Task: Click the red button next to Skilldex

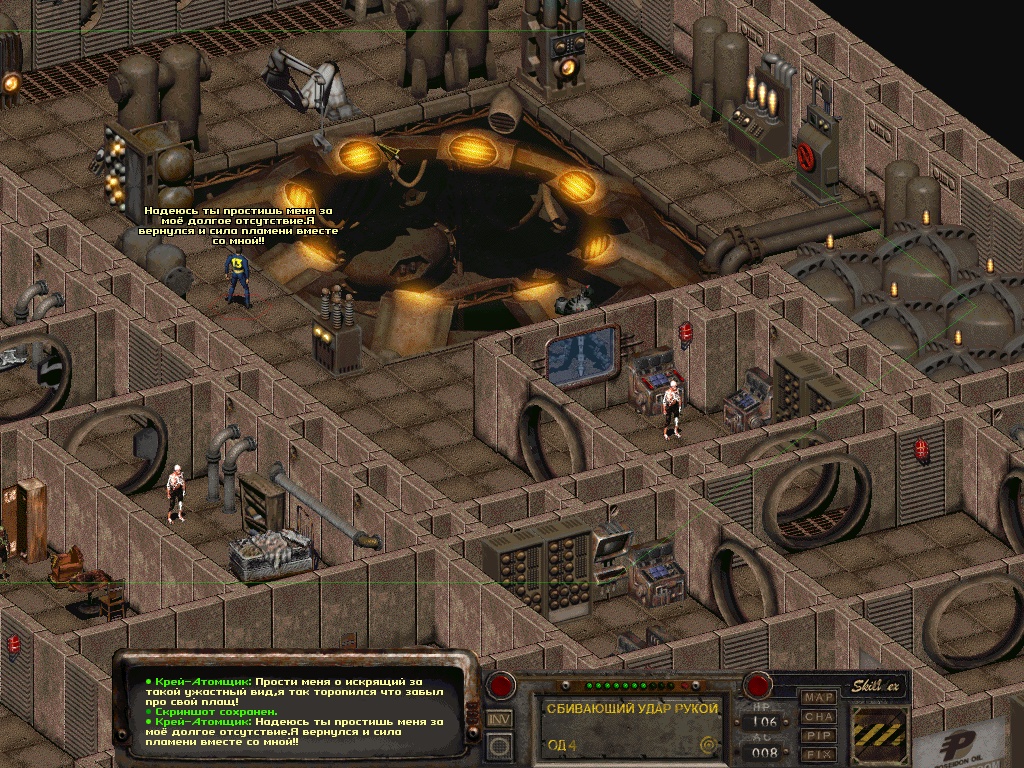Action: click(x=758, y=686)
